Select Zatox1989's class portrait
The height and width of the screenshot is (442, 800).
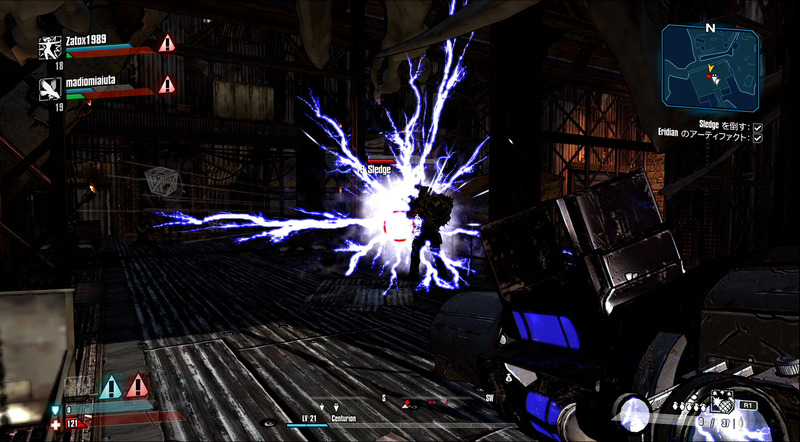pos(47,45)
